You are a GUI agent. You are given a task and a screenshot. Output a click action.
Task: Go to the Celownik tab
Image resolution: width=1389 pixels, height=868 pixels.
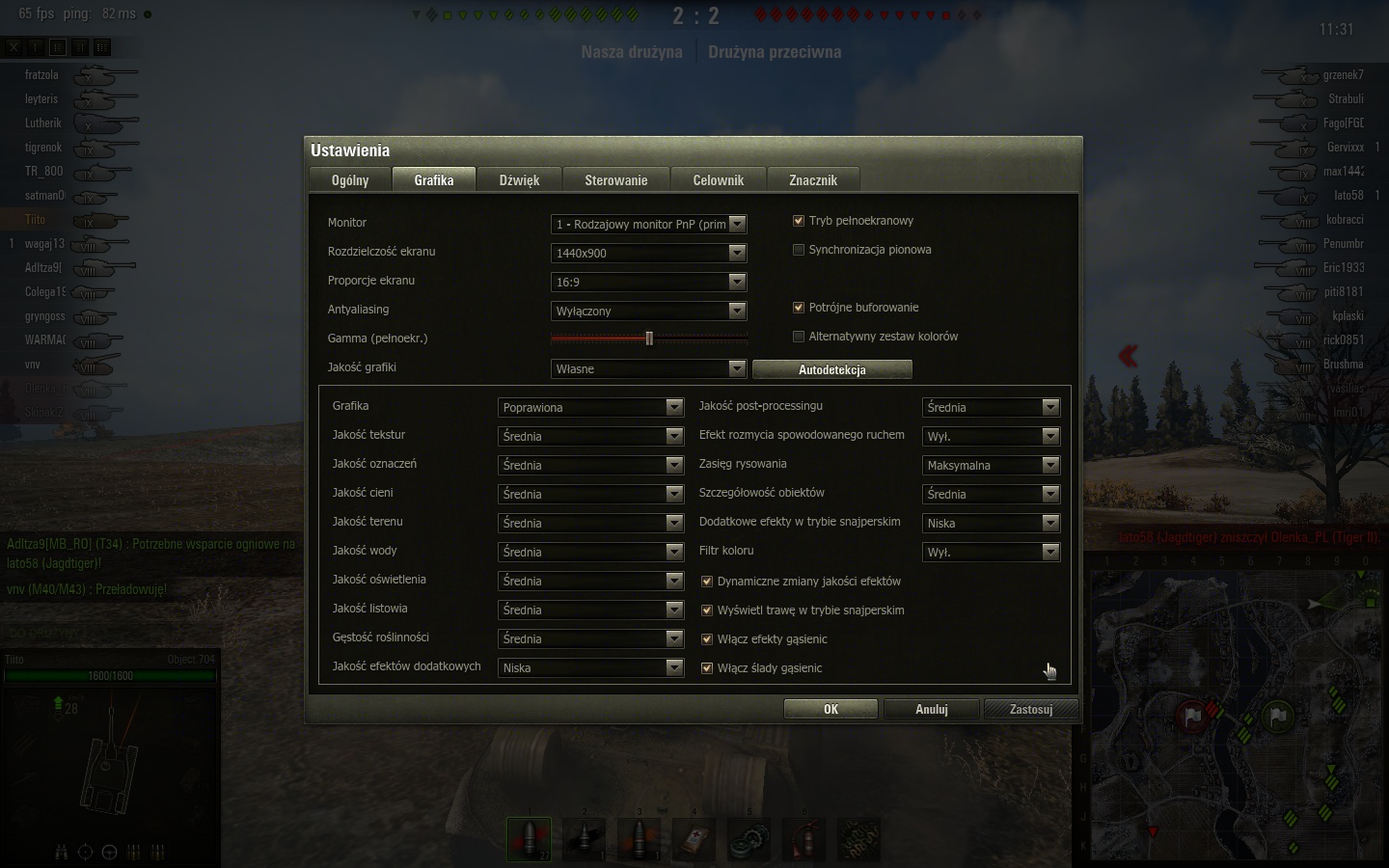(718, 180)
